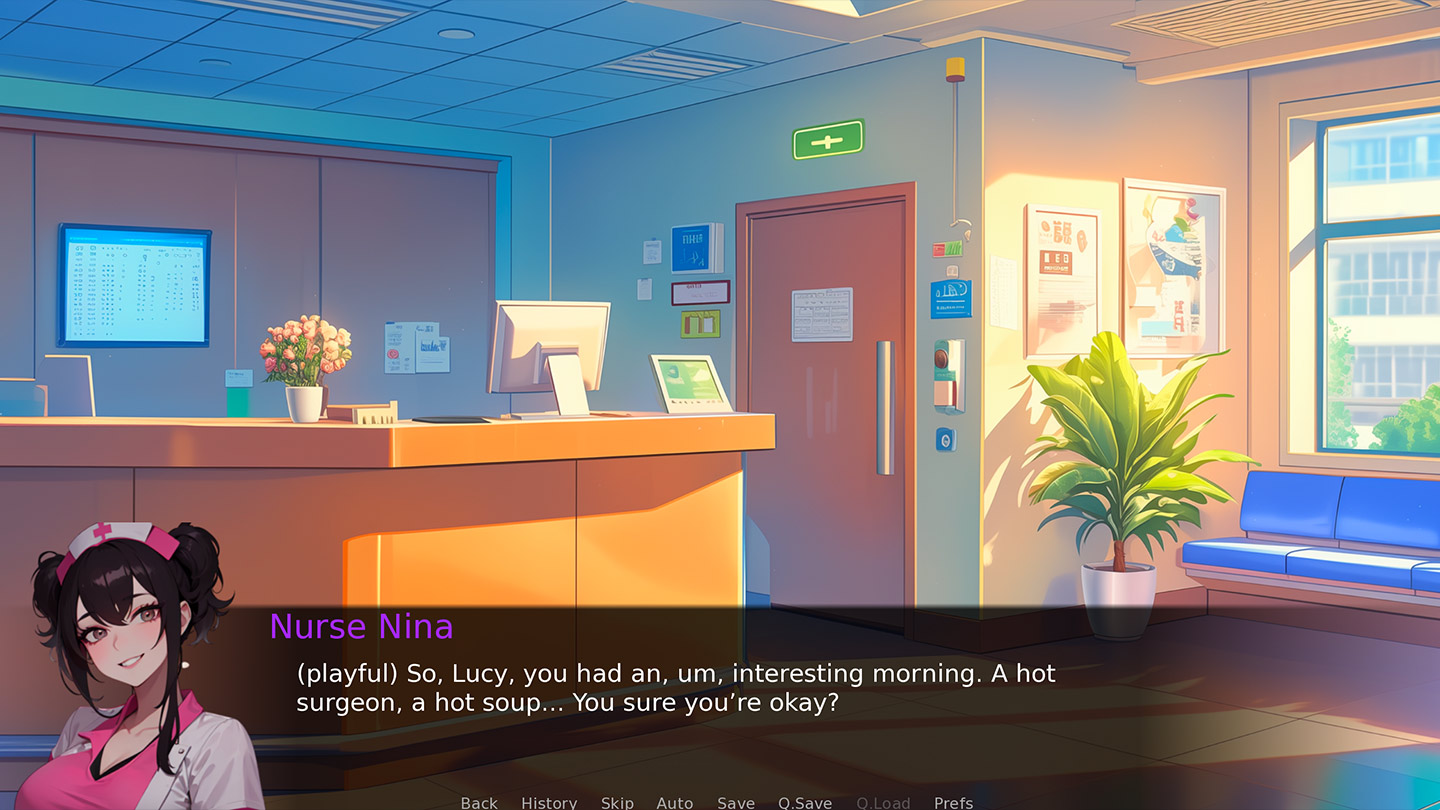Click the Nurse Nina name label

click(x=360, y=627)
